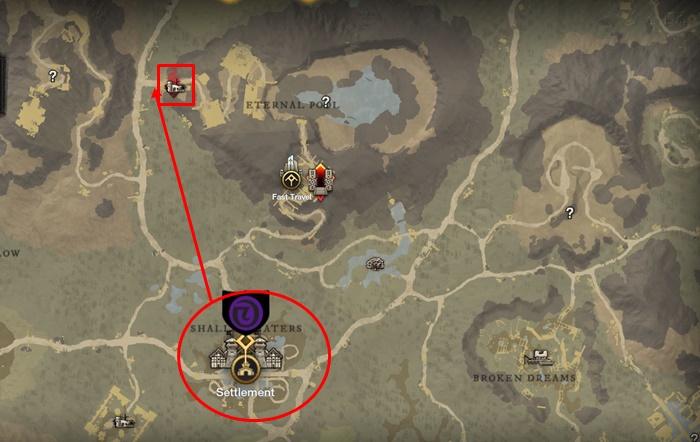The height and width of the screenshot is (442, 700).
Task: Click the cave icon east of Shallow Waters
Action: click(377, 263)
